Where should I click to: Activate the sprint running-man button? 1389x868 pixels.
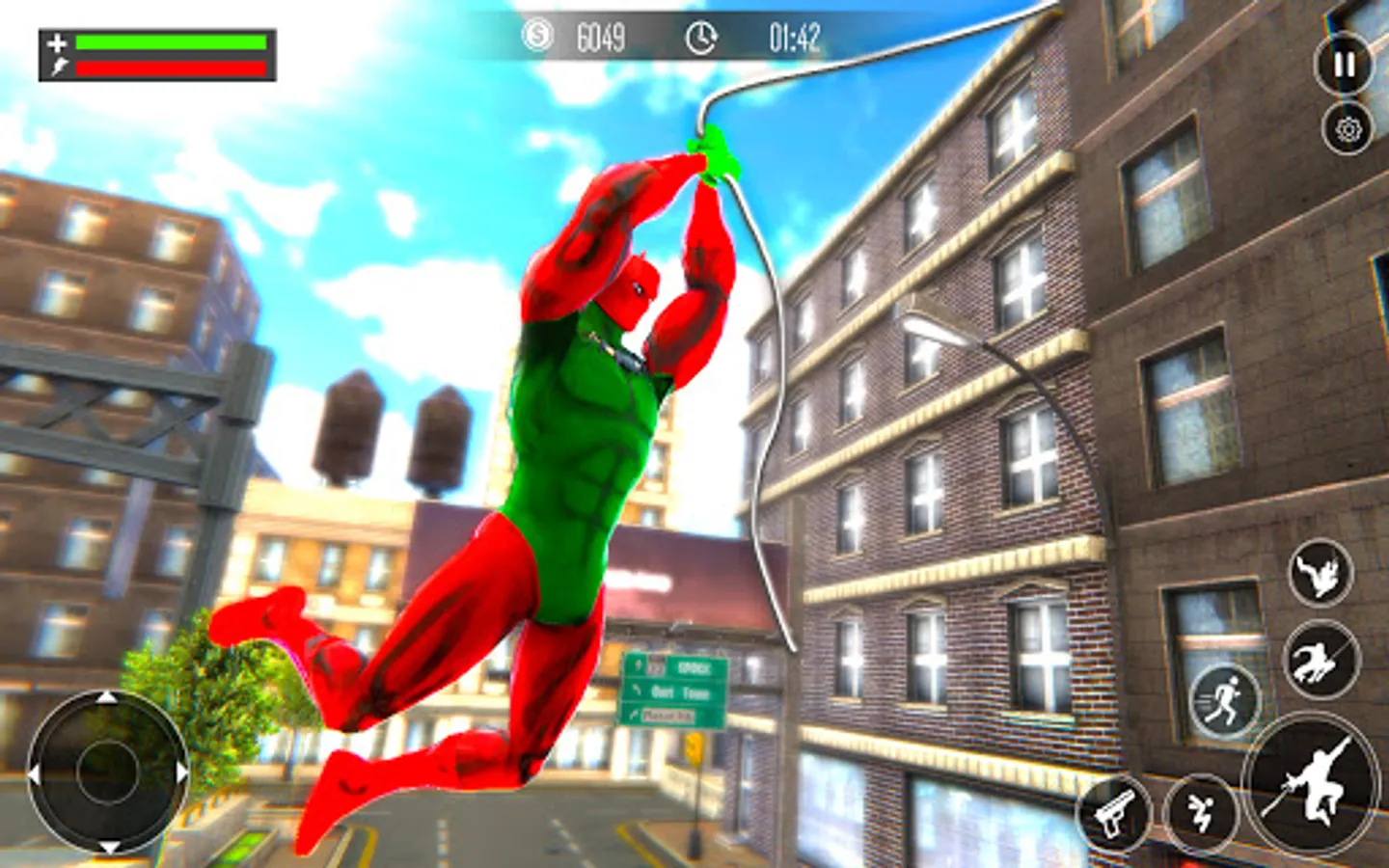[1225, 699]
